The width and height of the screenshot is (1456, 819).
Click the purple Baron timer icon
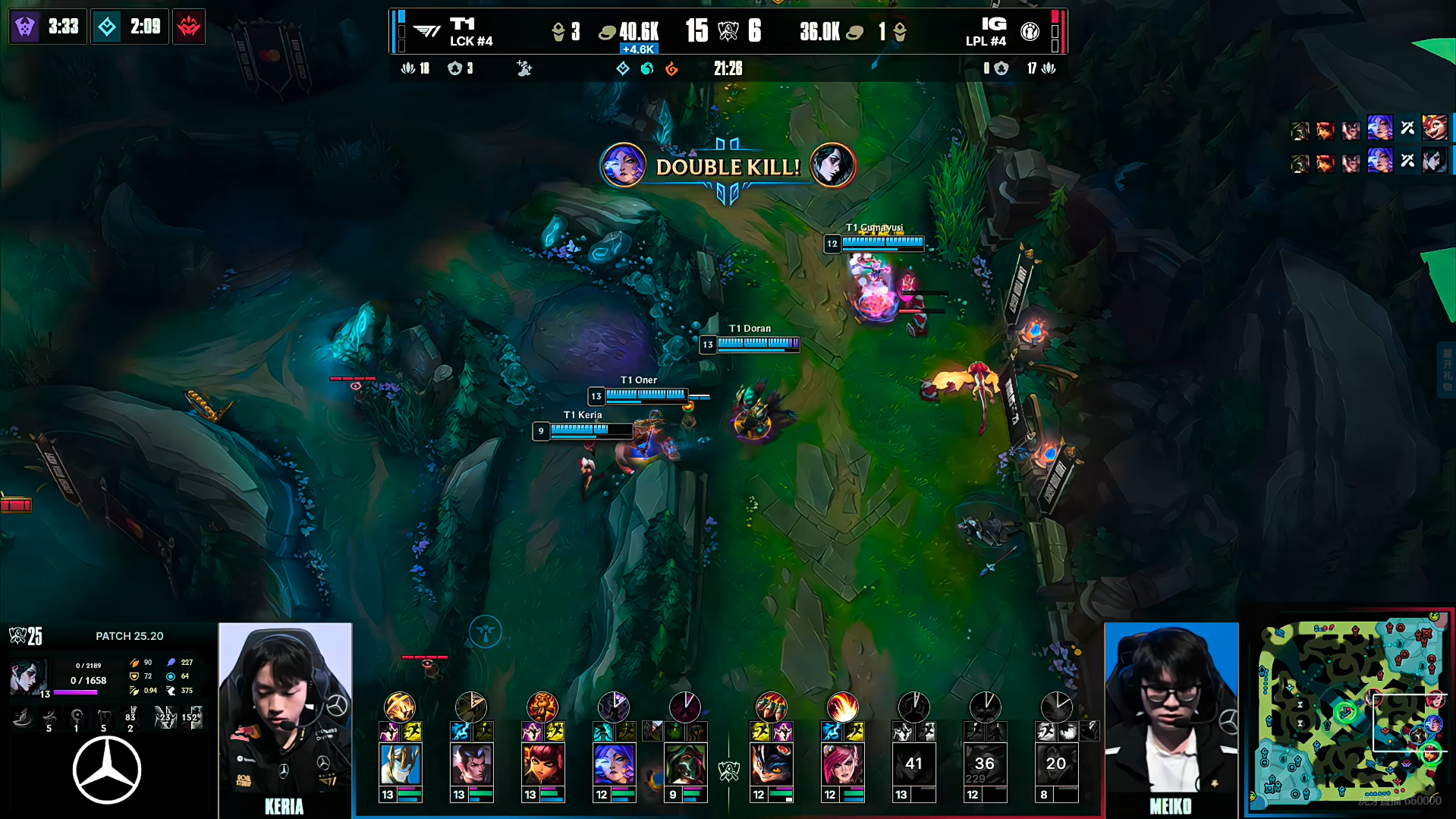[x=25, y=27]
